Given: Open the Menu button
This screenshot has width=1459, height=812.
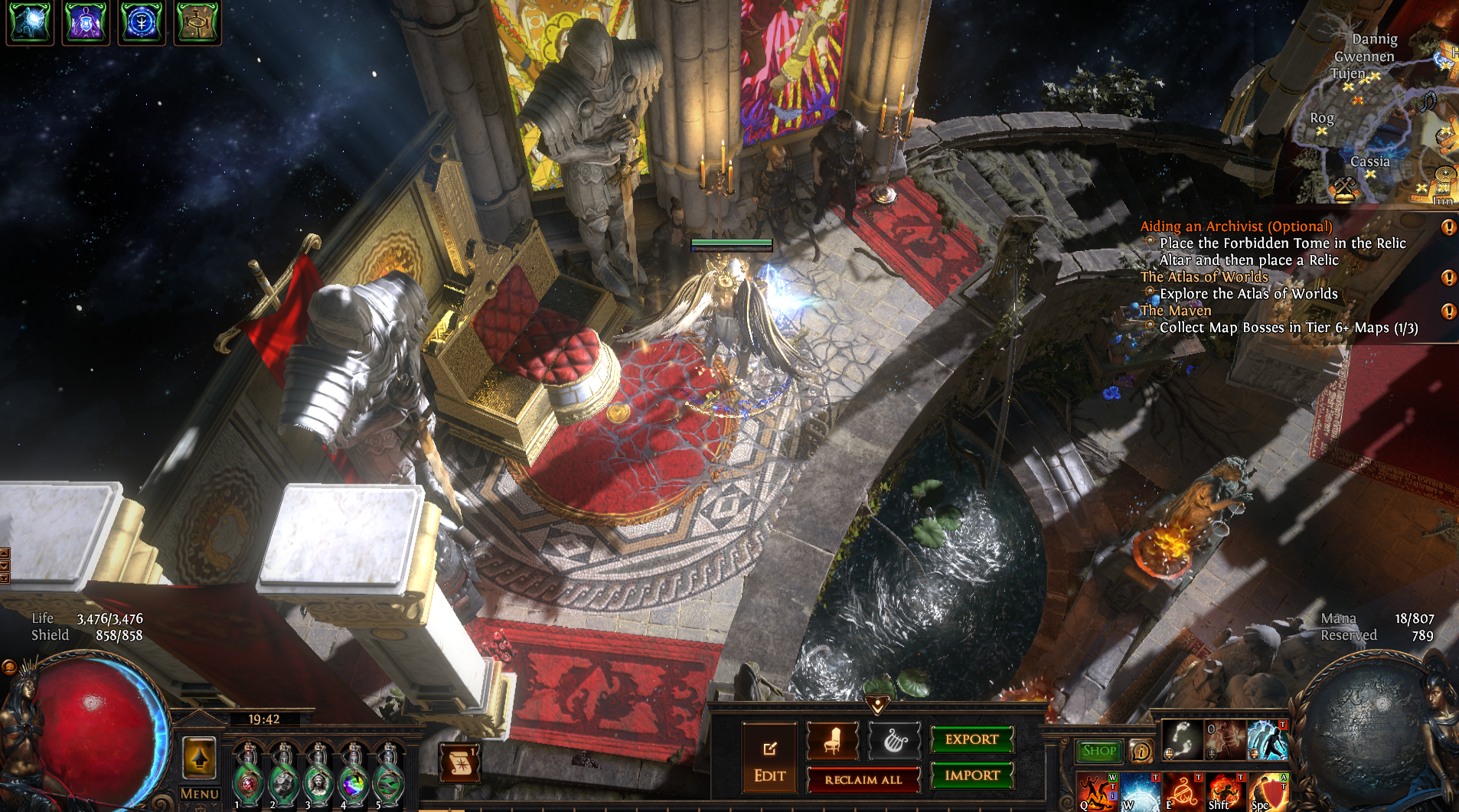Looking at the screenshot, I should 200,794.
